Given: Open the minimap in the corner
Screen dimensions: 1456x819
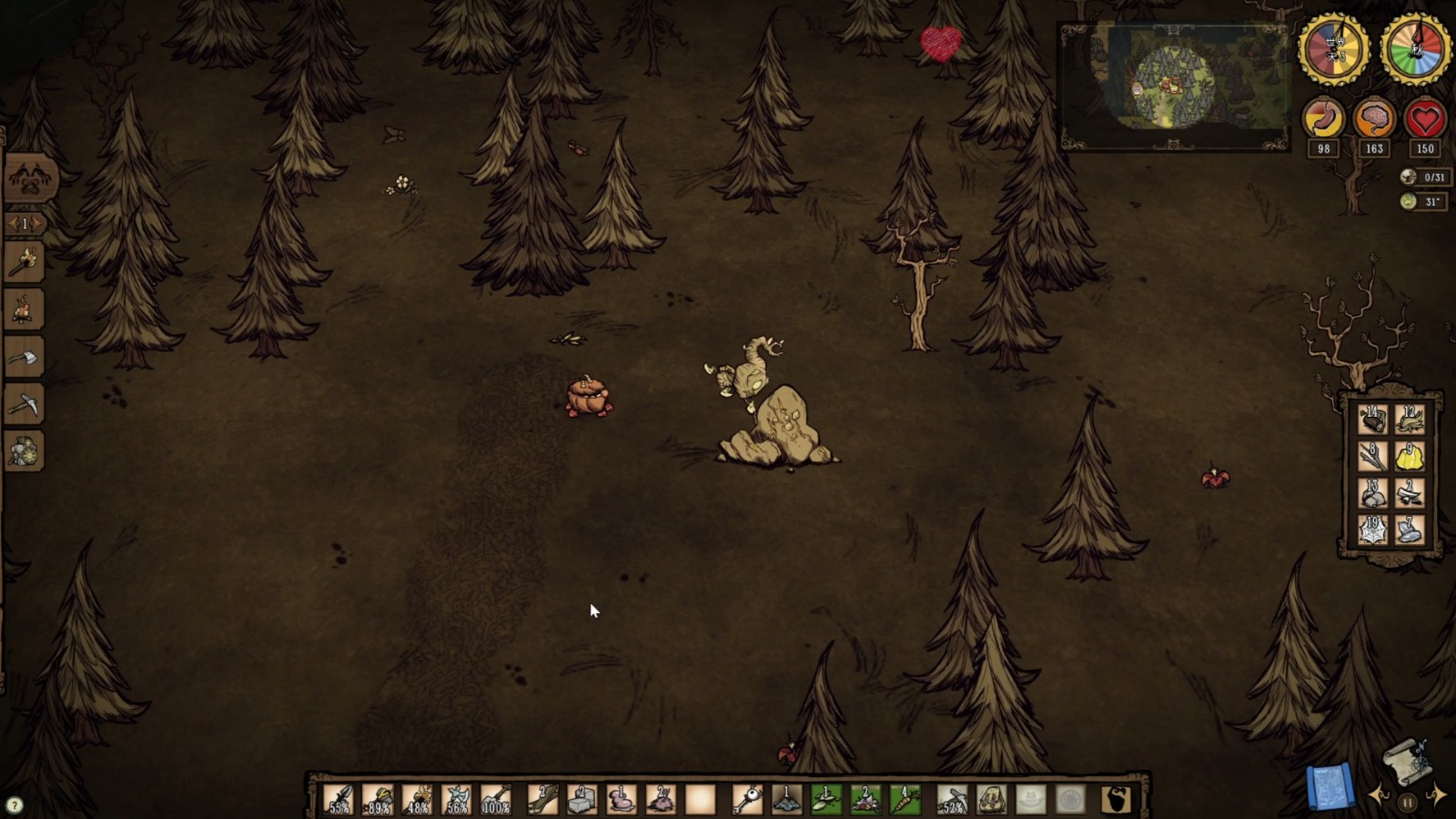Looking at the screenshot, I should 1173,86.
